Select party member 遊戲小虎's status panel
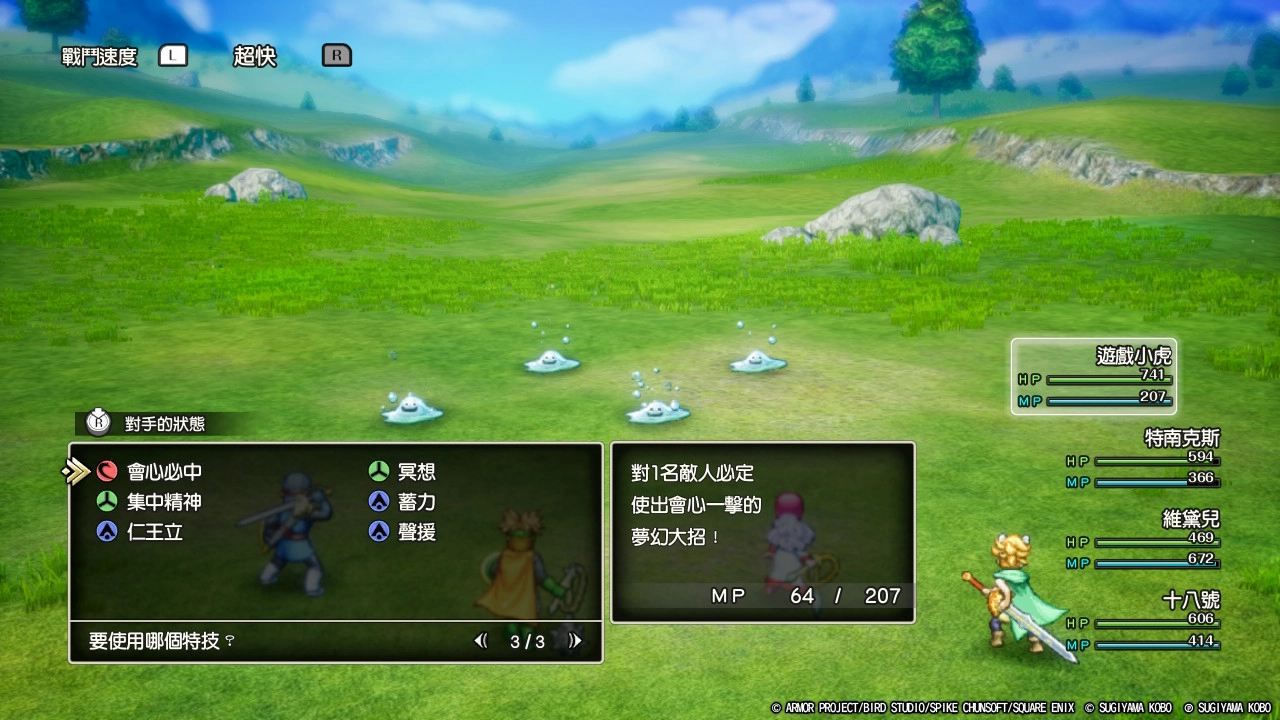Screen dimensions: 1280x720 tap(1093, 377)
